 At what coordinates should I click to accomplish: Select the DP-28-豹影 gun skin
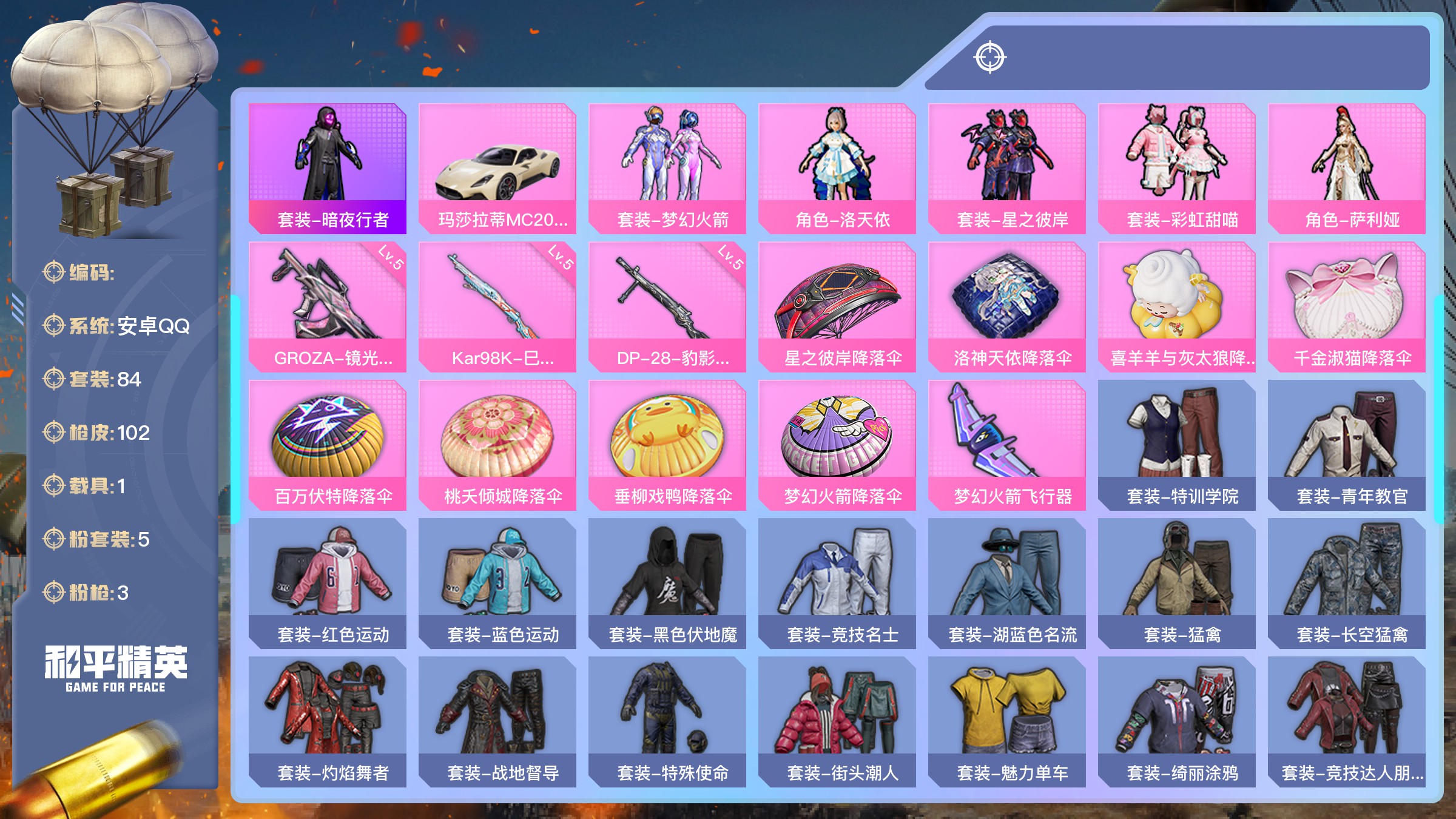coord(667,306)
